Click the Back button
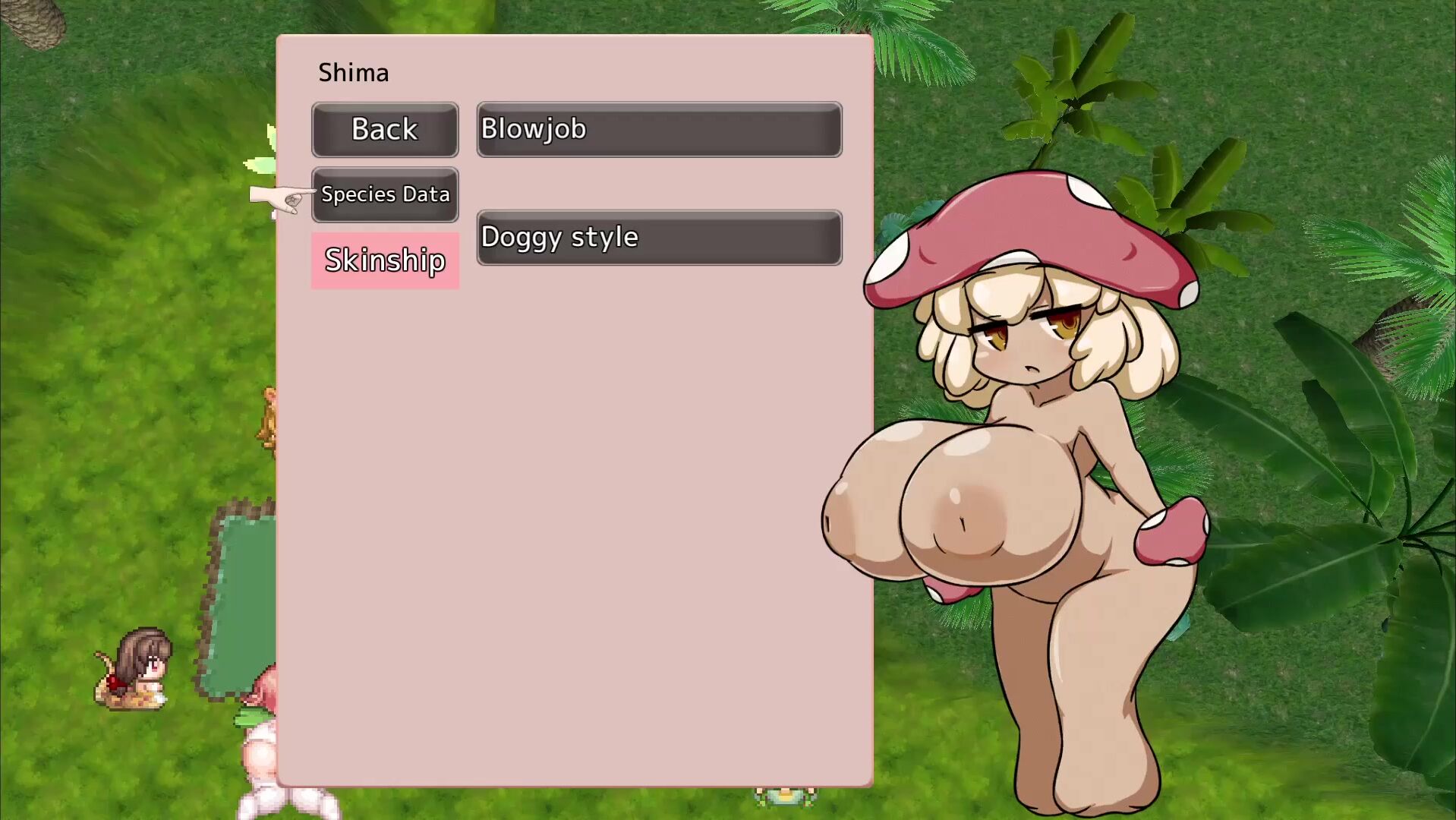The image size is (1456, 820). coord(385,130)
